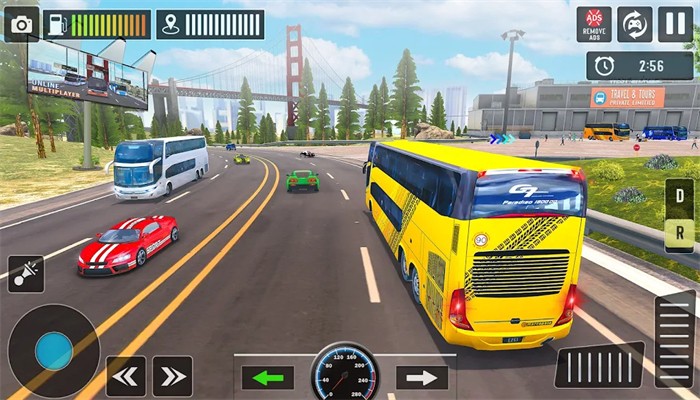
Task: Shift the gear selector to D
Action: point(678,198)
